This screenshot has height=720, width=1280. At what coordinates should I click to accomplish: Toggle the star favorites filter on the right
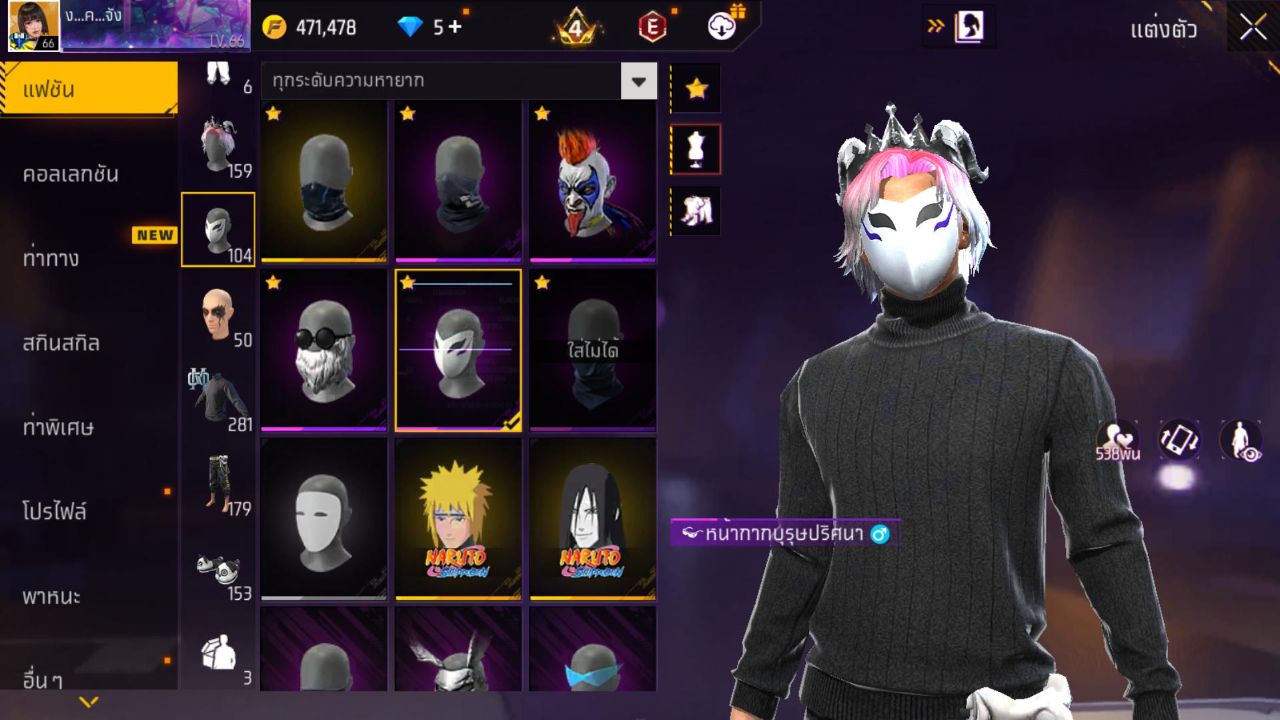[695, 88]
